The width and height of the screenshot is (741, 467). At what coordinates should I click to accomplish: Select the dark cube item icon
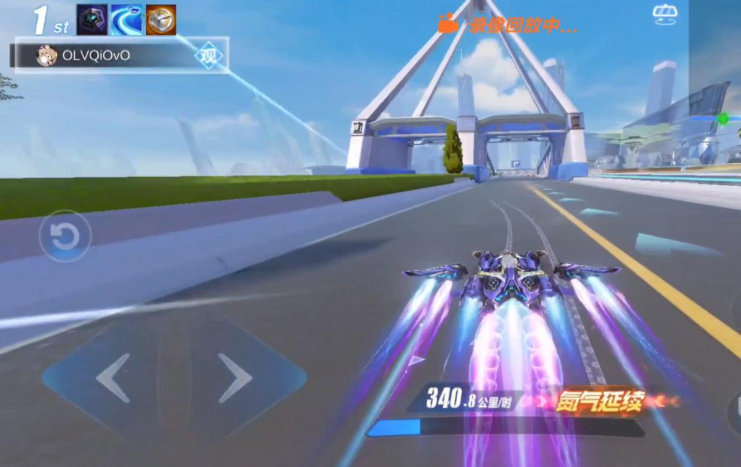pyautogui.click(x=92, y=20)
